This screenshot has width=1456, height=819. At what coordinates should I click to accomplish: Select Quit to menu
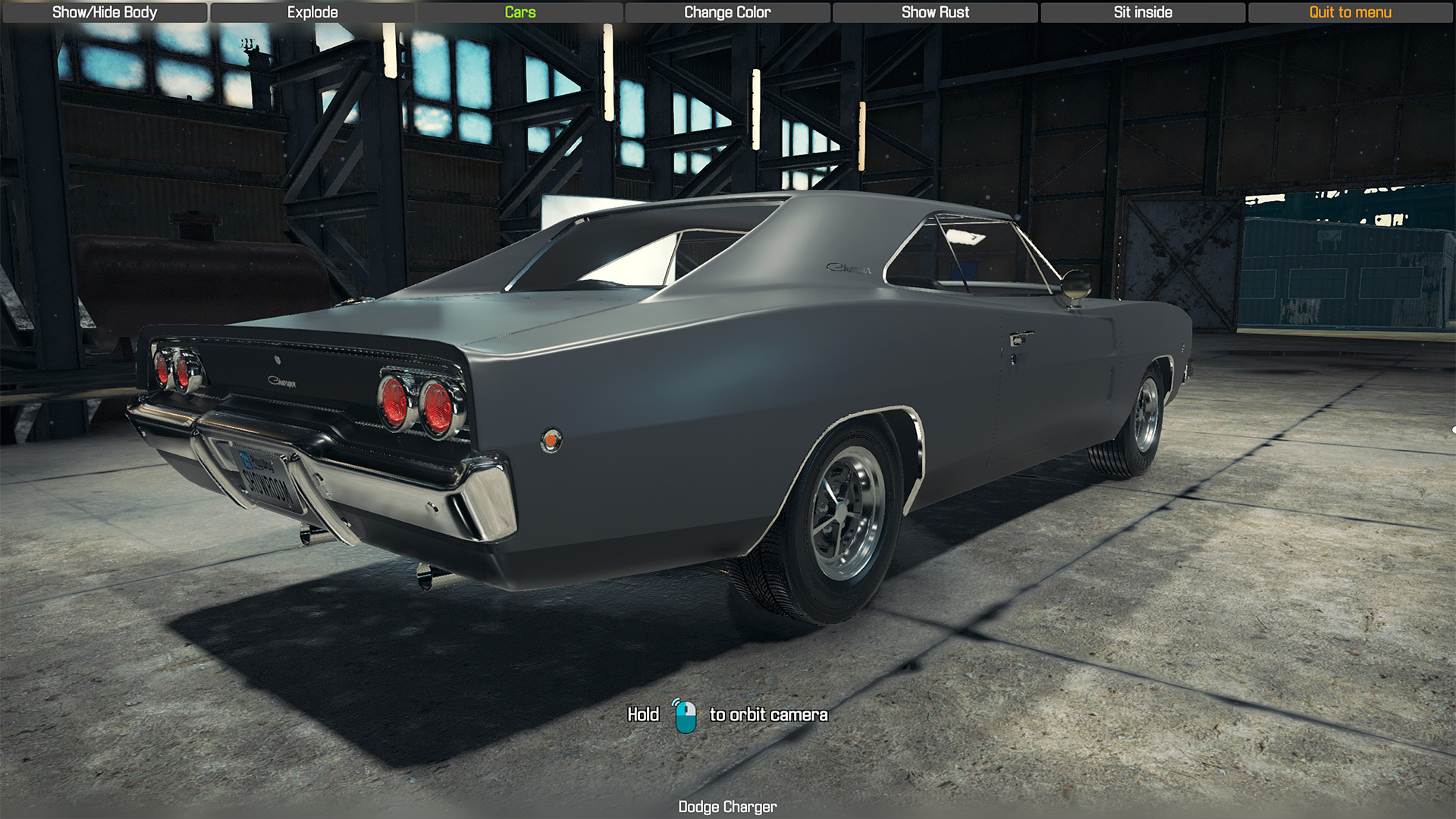click(1350, 12)
